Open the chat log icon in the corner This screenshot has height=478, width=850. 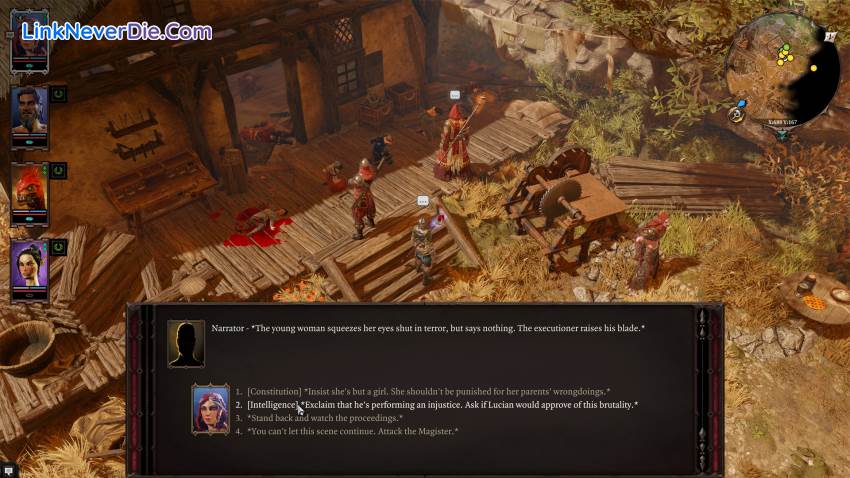8,469
